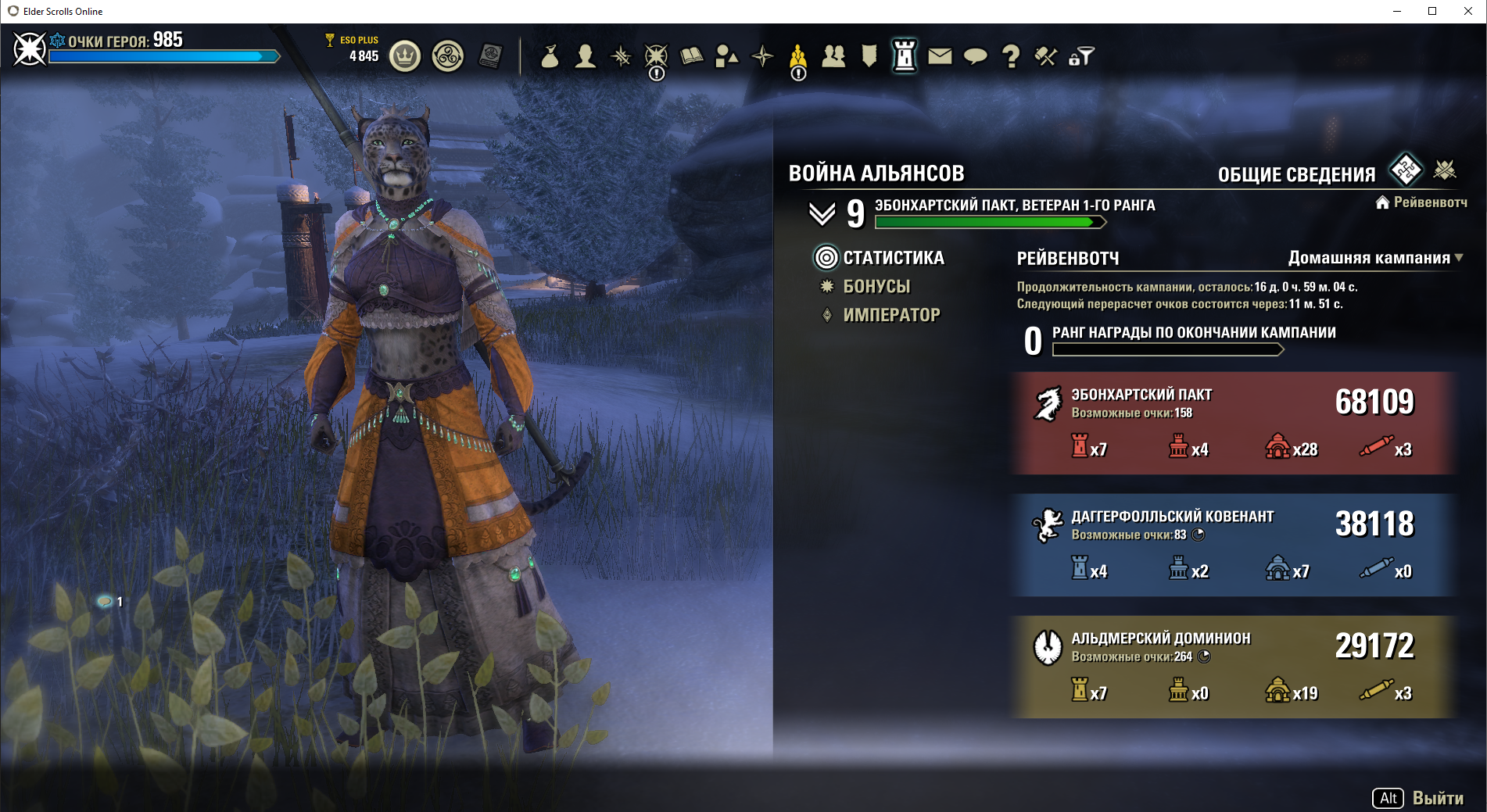Open help via the question mark
Screen dimensions: 1487x812
[1011, 56]
